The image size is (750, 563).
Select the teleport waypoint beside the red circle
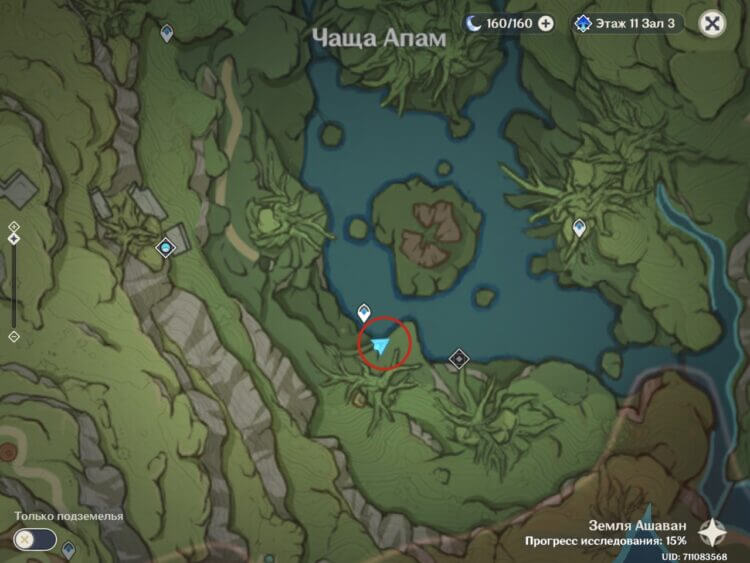pos(365,313)
